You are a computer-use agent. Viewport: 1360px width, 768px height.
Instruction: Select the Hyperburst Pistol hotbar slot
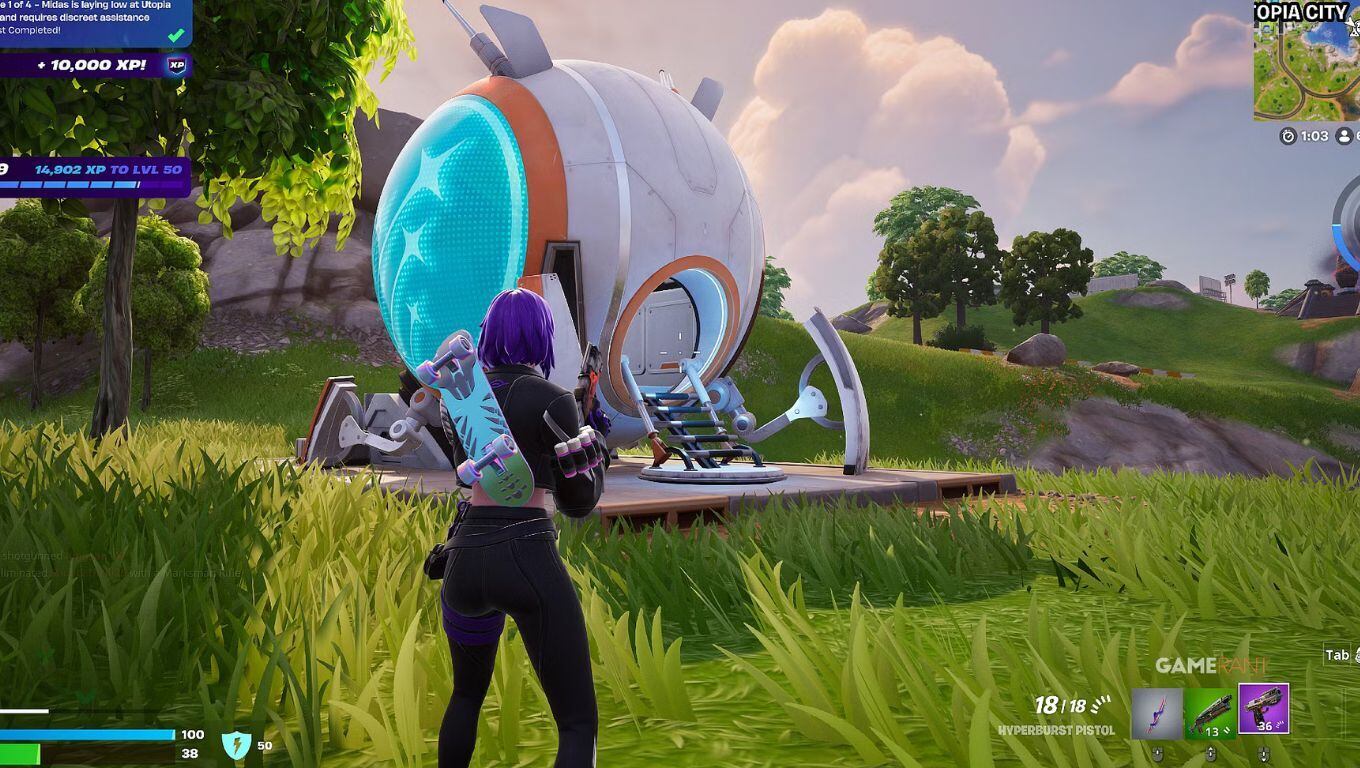pos(1263,710)
